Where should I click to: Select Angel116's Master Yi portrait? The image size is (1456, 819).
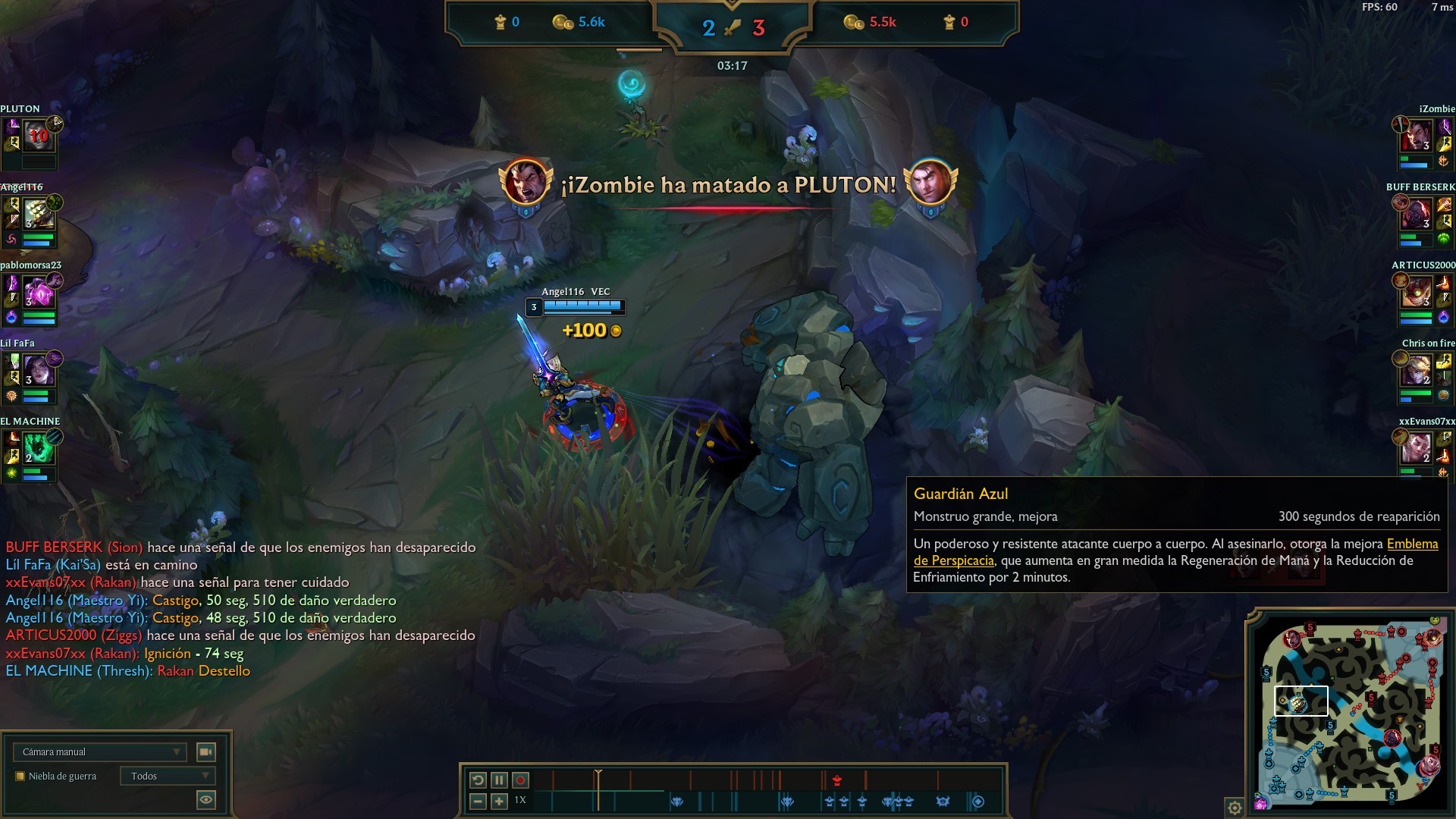click(x=38, y=215)
